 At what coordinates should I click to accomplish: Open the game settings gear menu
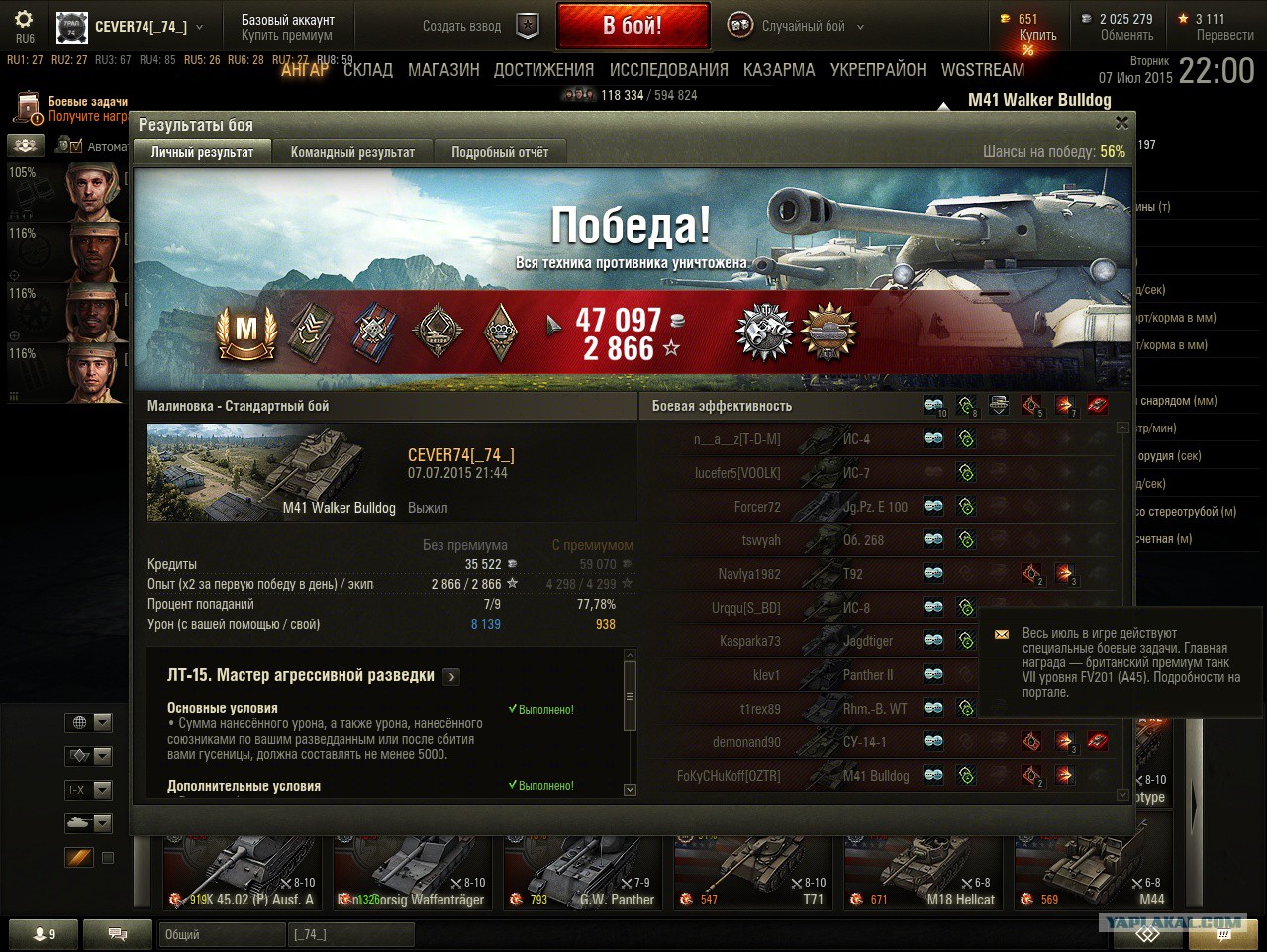24,20
